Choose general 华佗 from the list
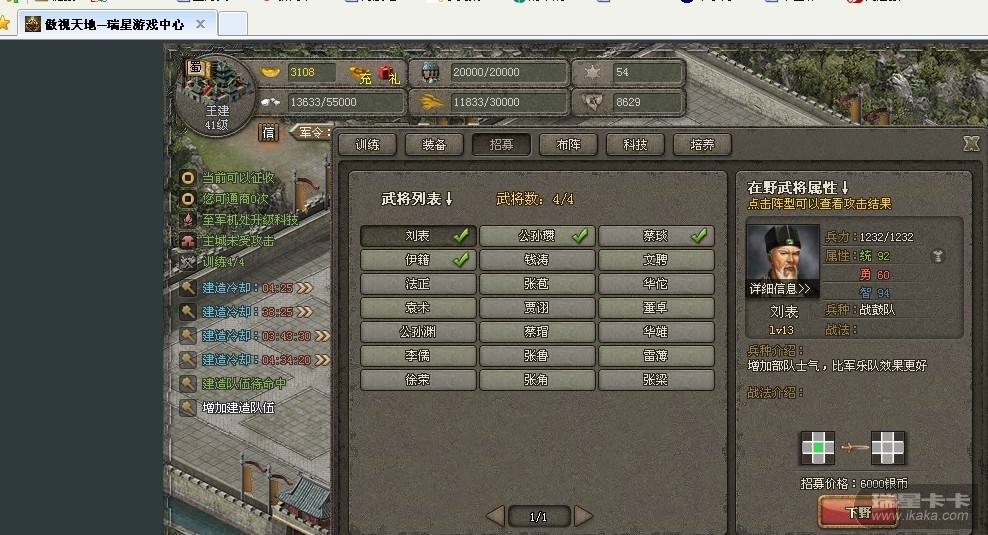 pyautogui.click(x=656, y=284)
